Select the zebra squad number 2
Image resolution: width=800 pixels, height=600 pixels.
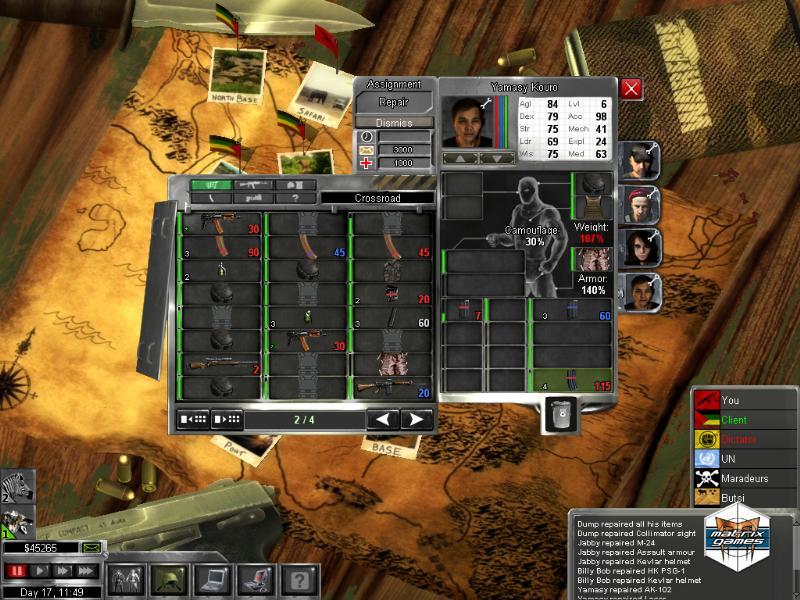[x=16, y=488]
